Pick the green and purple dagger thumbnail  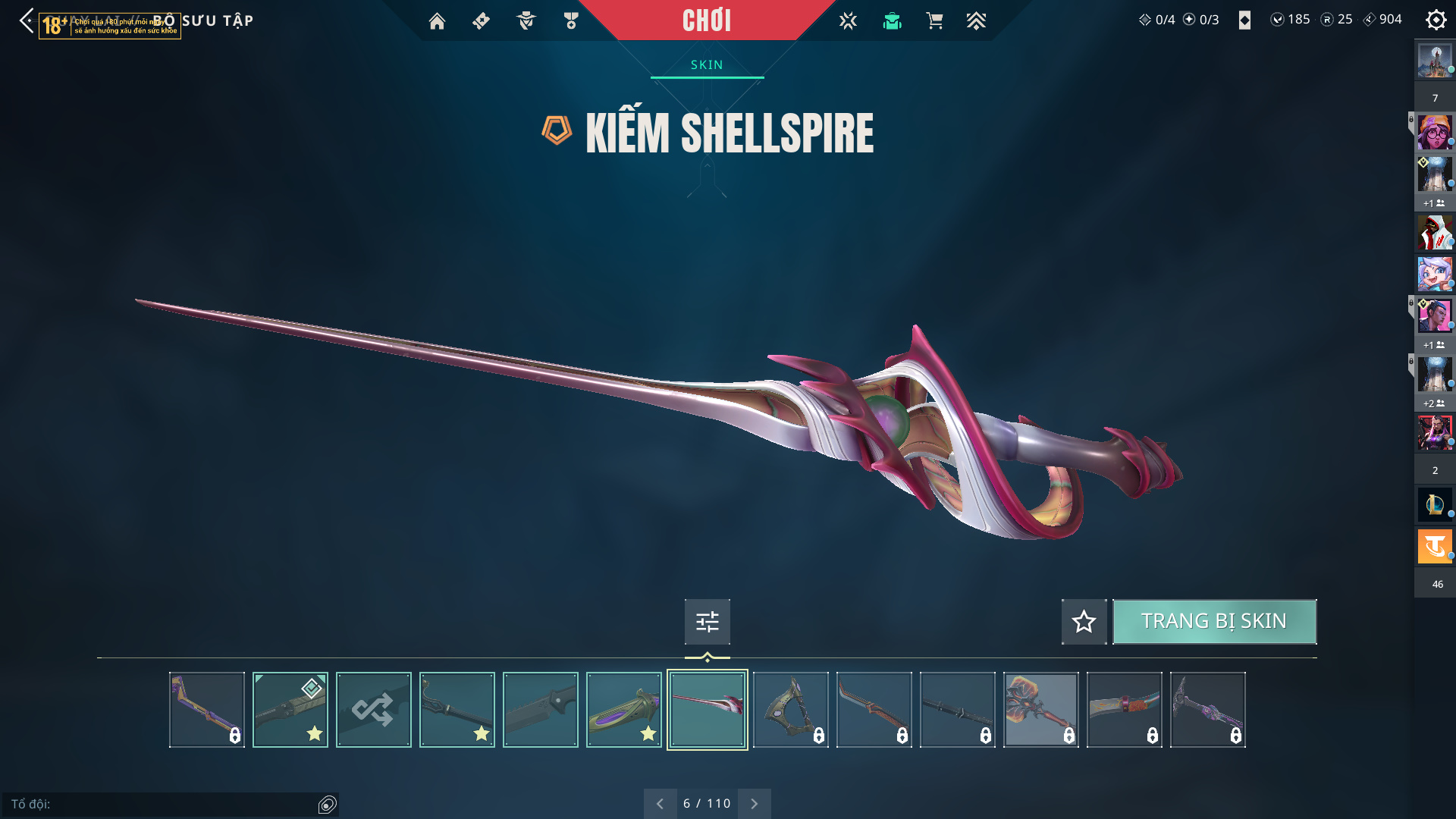[x=623, y=710]
